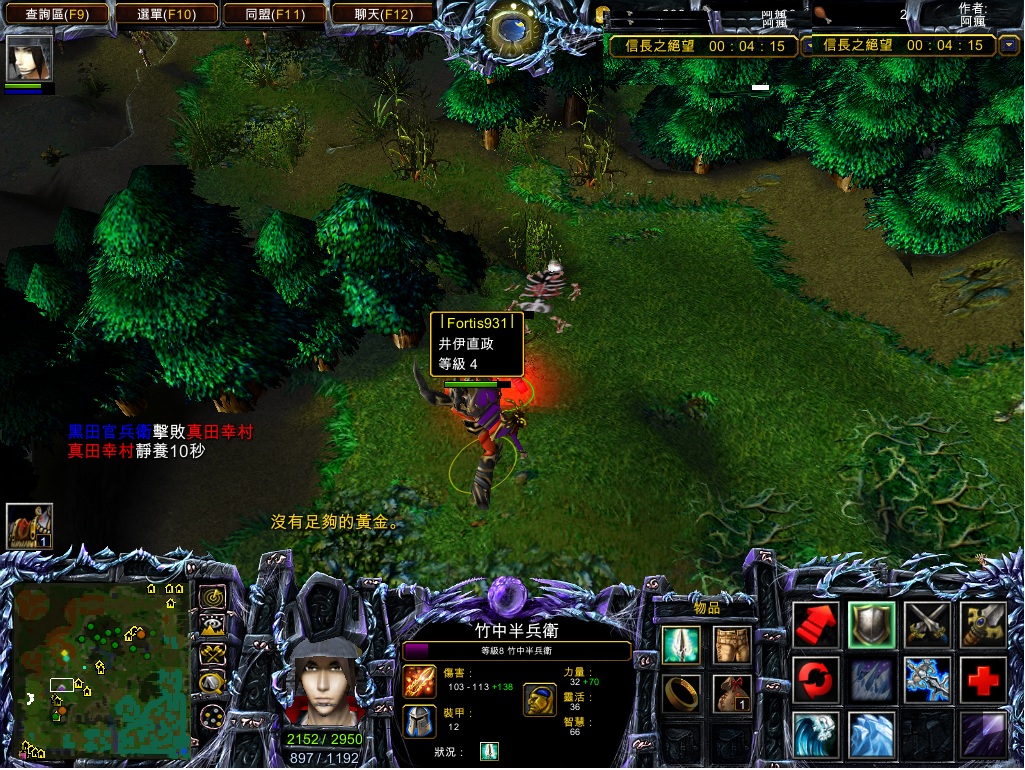This screenshot has width=1025, height=770.
Task: Cast the tidal wave ability
Action: (x=816, y=736)
